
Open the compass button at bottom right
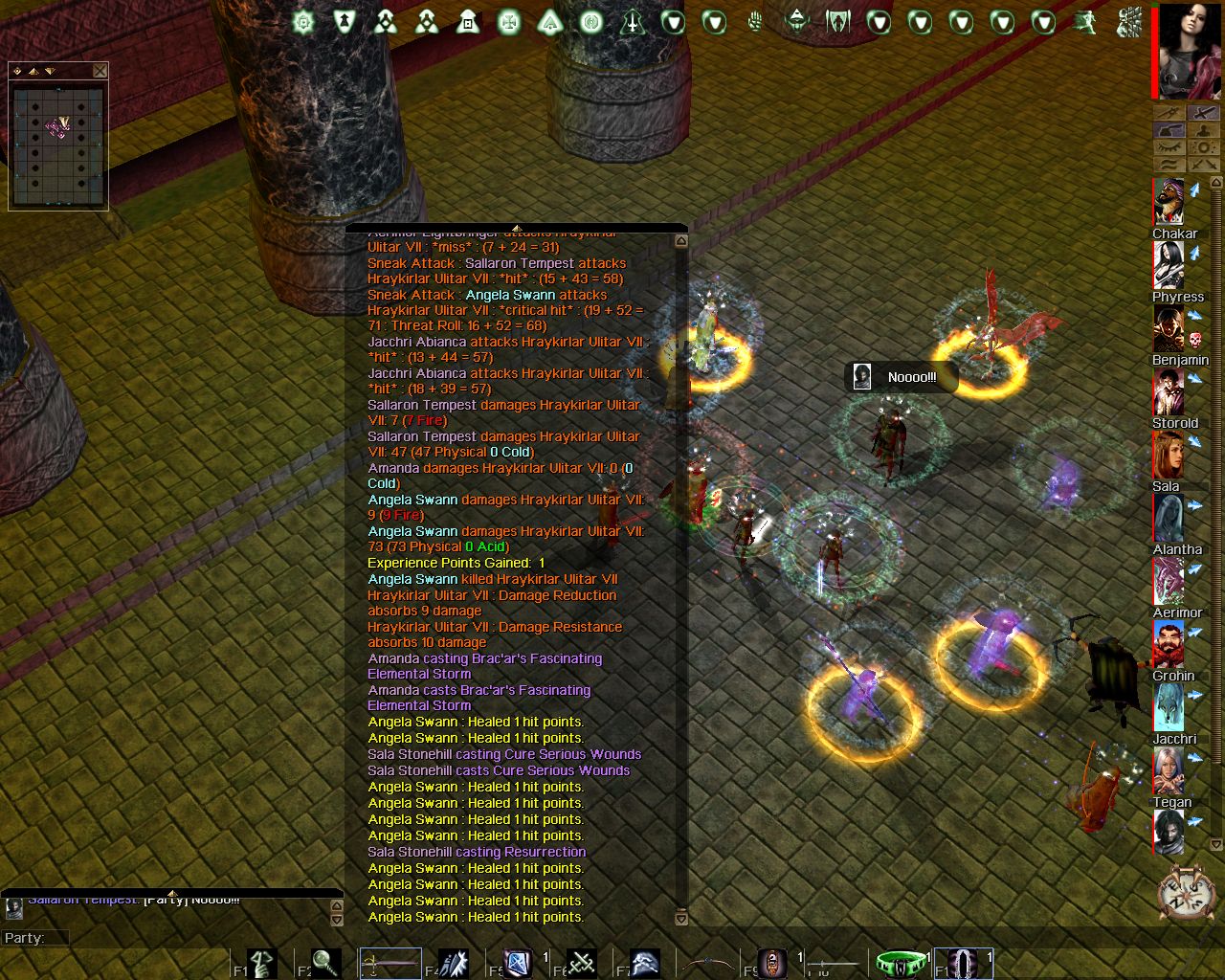coord(1186,894)
